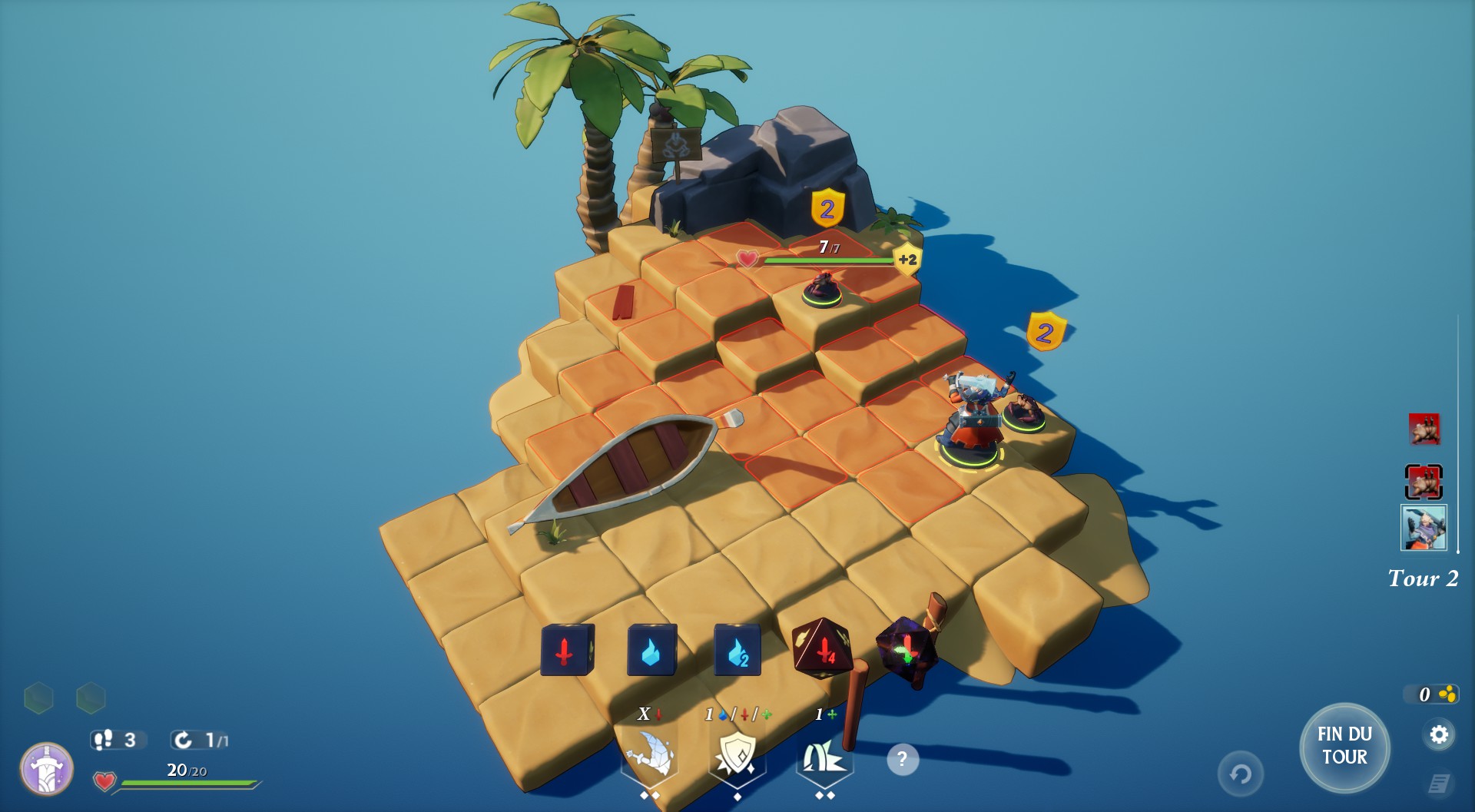End the turn with FIN DU TOUR
Viewport: 1475px width, 812px height.
tap(1344, 746)
